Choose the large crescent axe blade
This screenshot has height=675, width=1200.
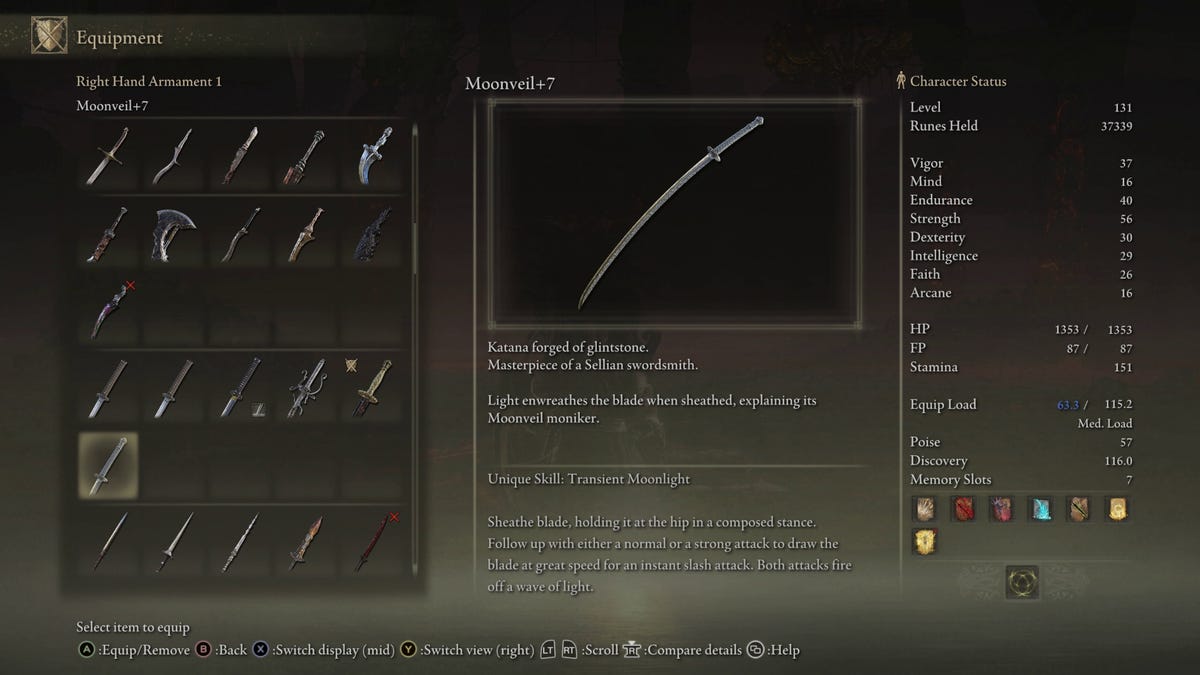pyautogui.click(x=174, y=235)
